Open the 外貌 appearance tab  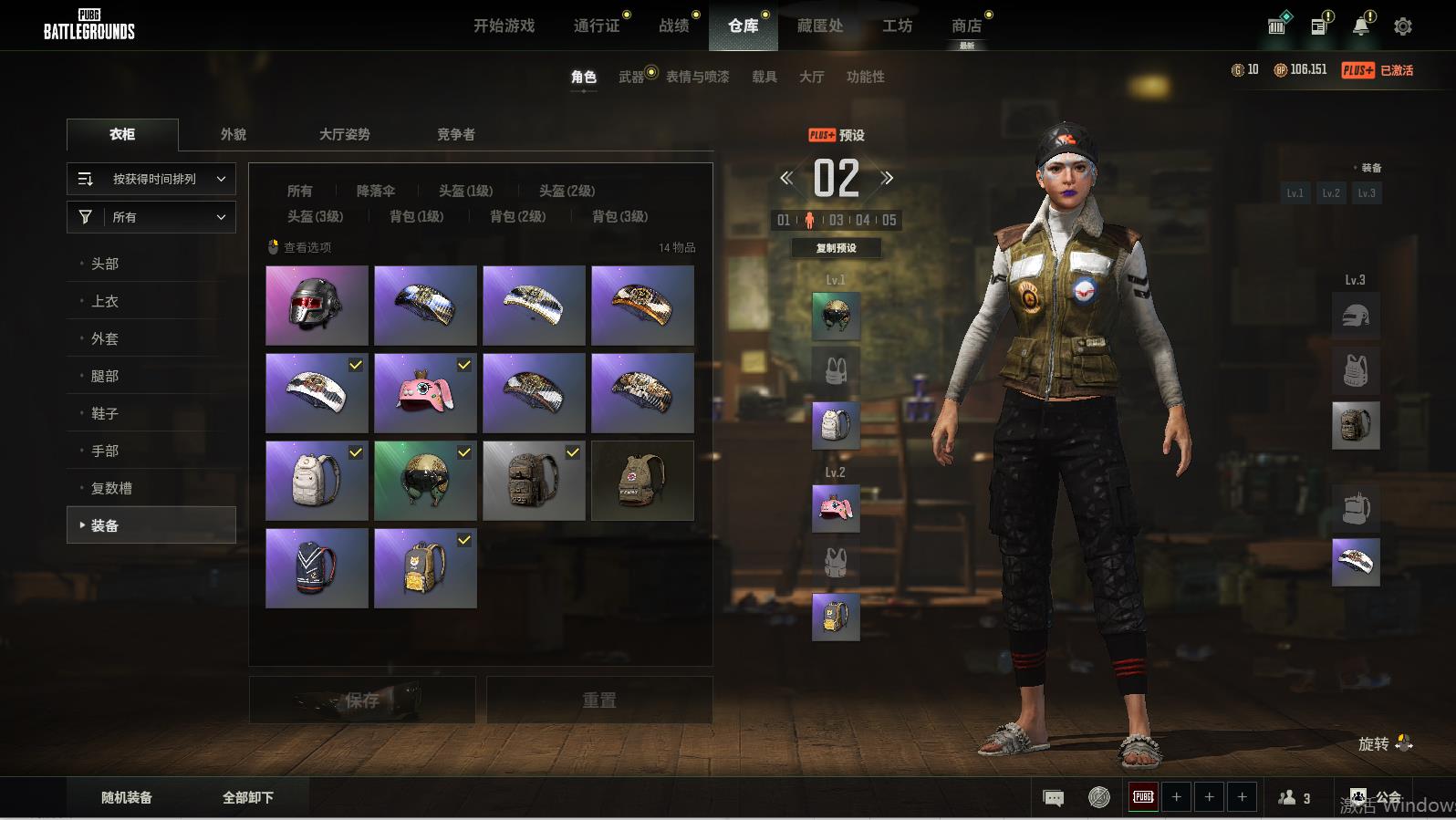point(234,134)
